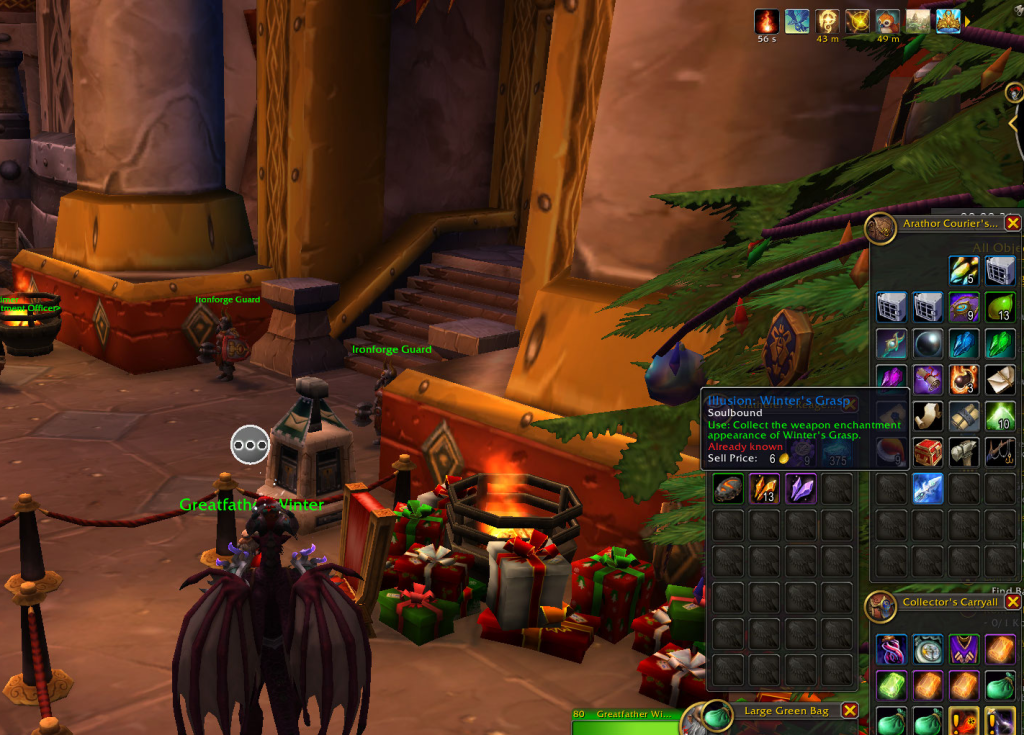Click the dark ore rock item

729,488
